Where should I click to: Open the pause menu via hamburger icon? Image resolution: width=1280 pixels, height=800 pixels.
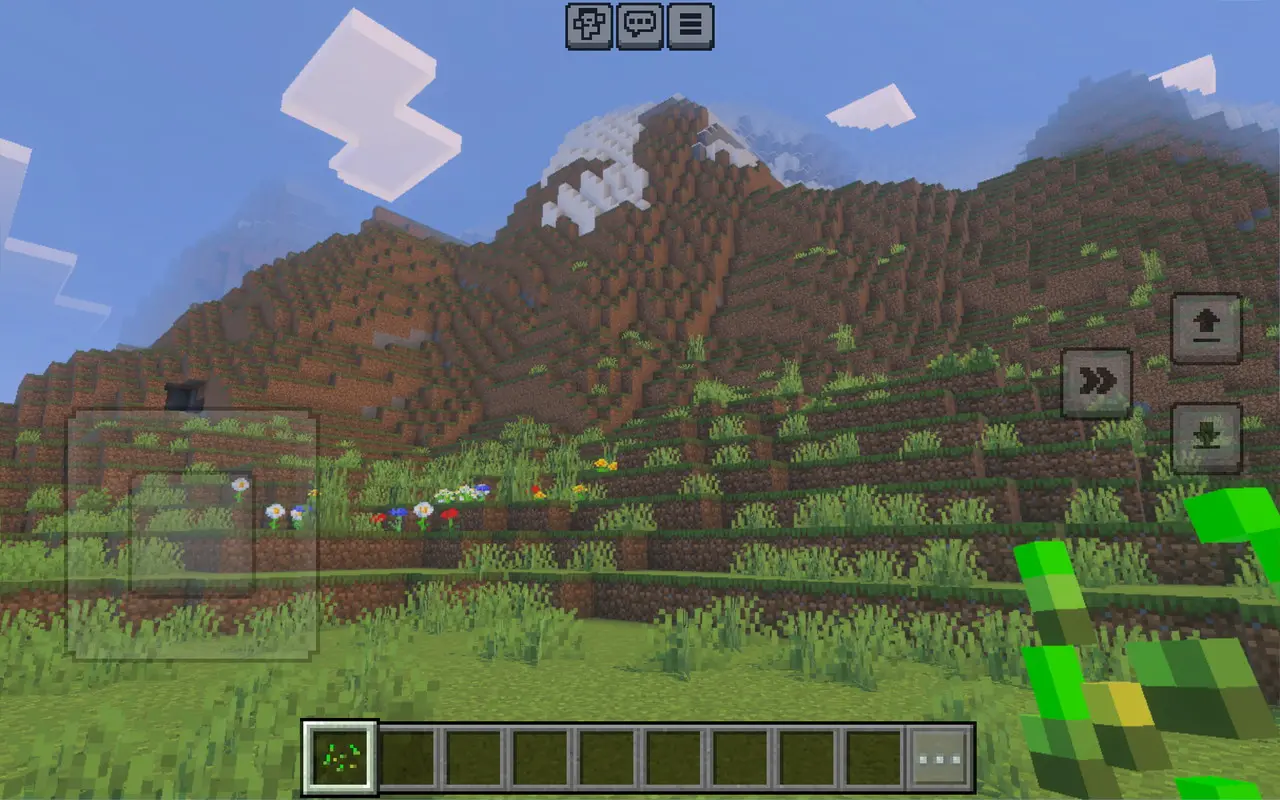(x=688, y=27)
